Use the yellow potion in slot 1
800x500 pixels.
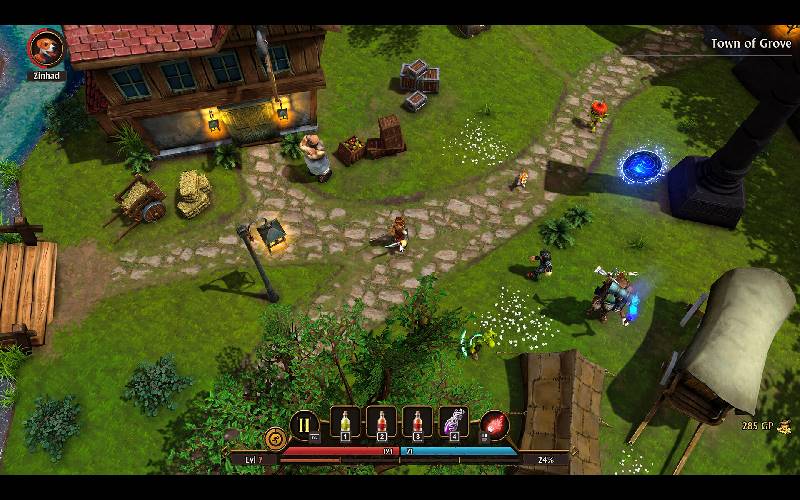tap(344, 424)
